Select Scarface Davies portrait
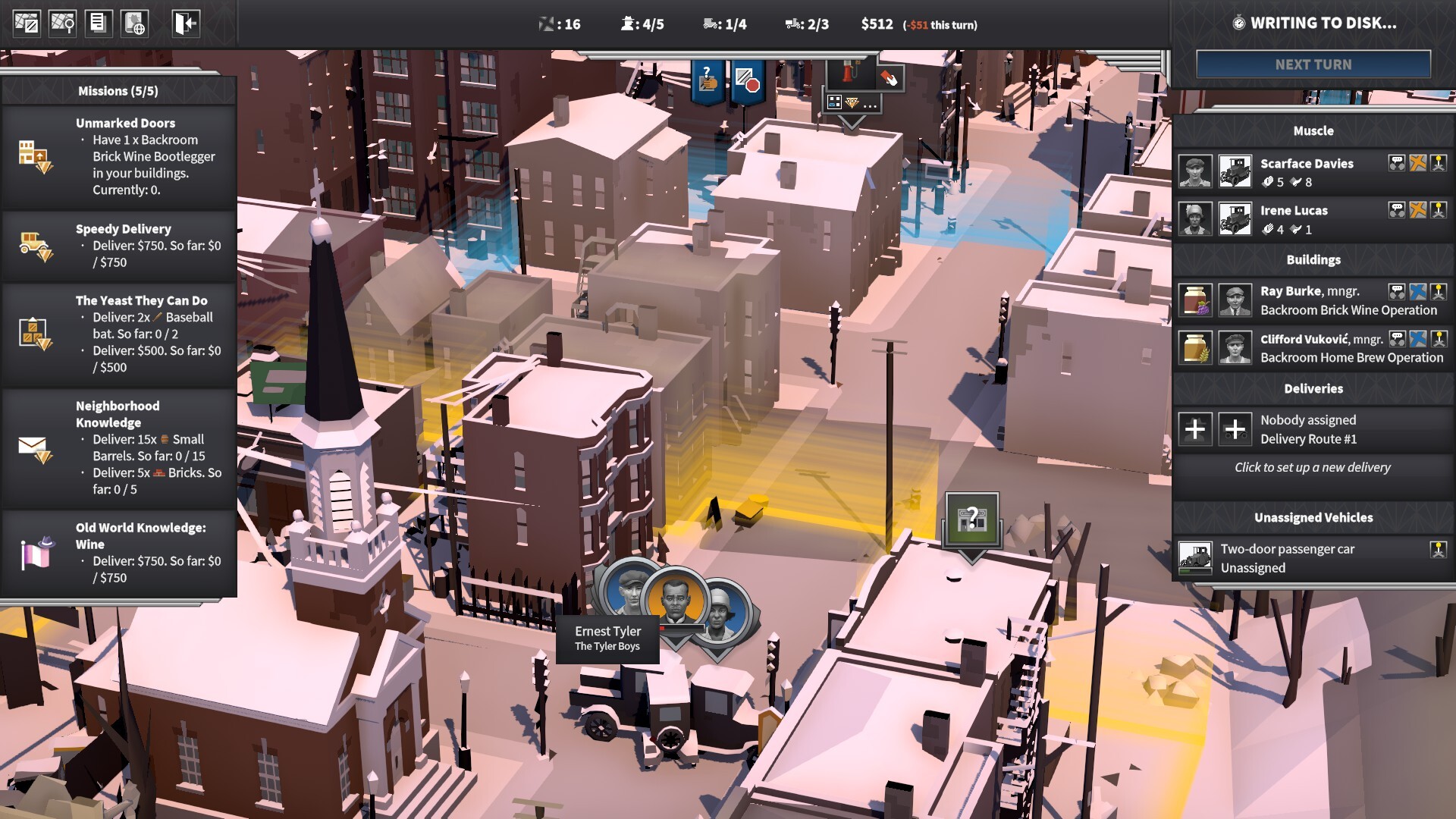The width and height of the screenshot is (1456, 819). [x=1195, y=172]
